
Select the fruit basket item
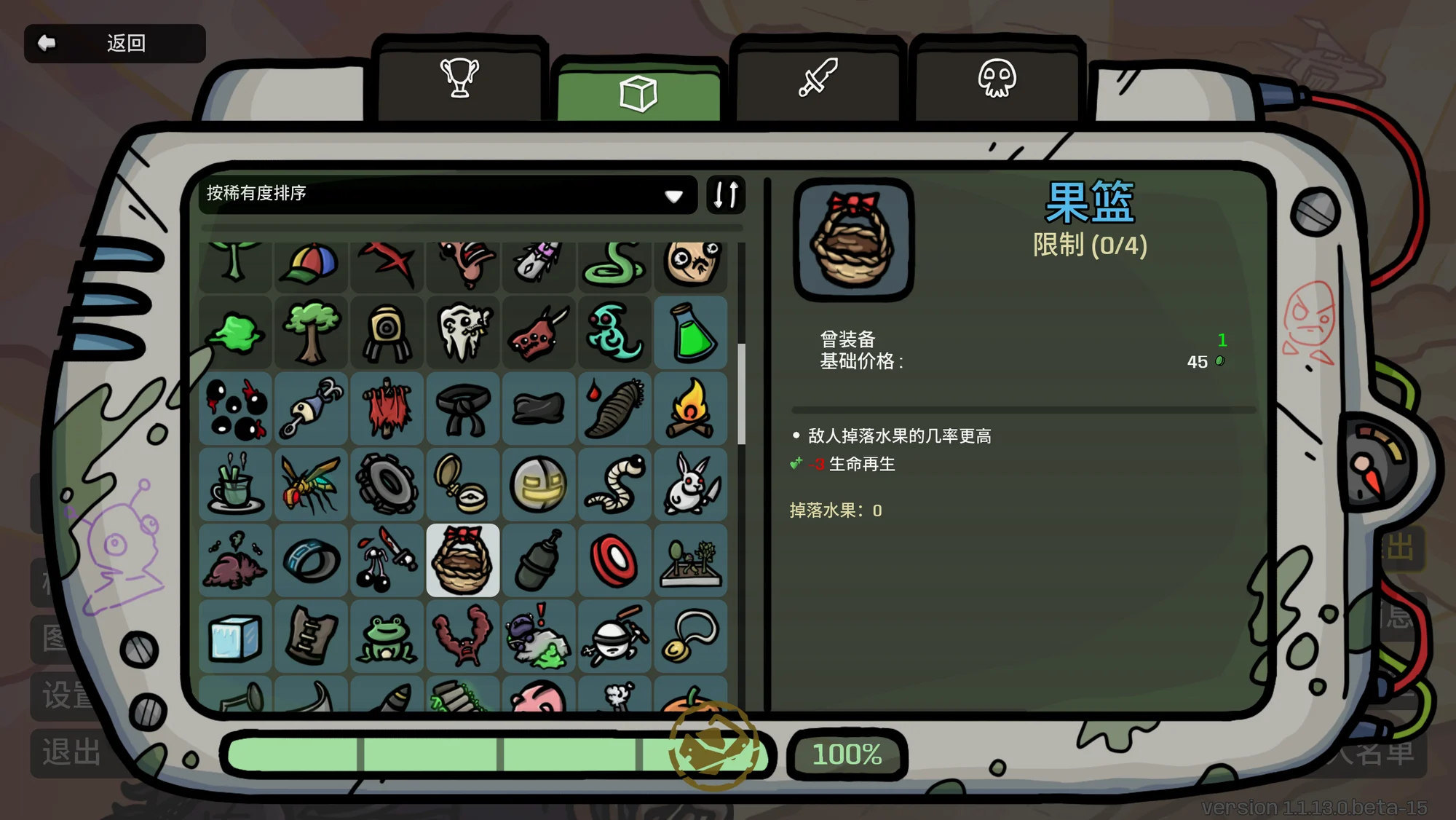point(463,560)
